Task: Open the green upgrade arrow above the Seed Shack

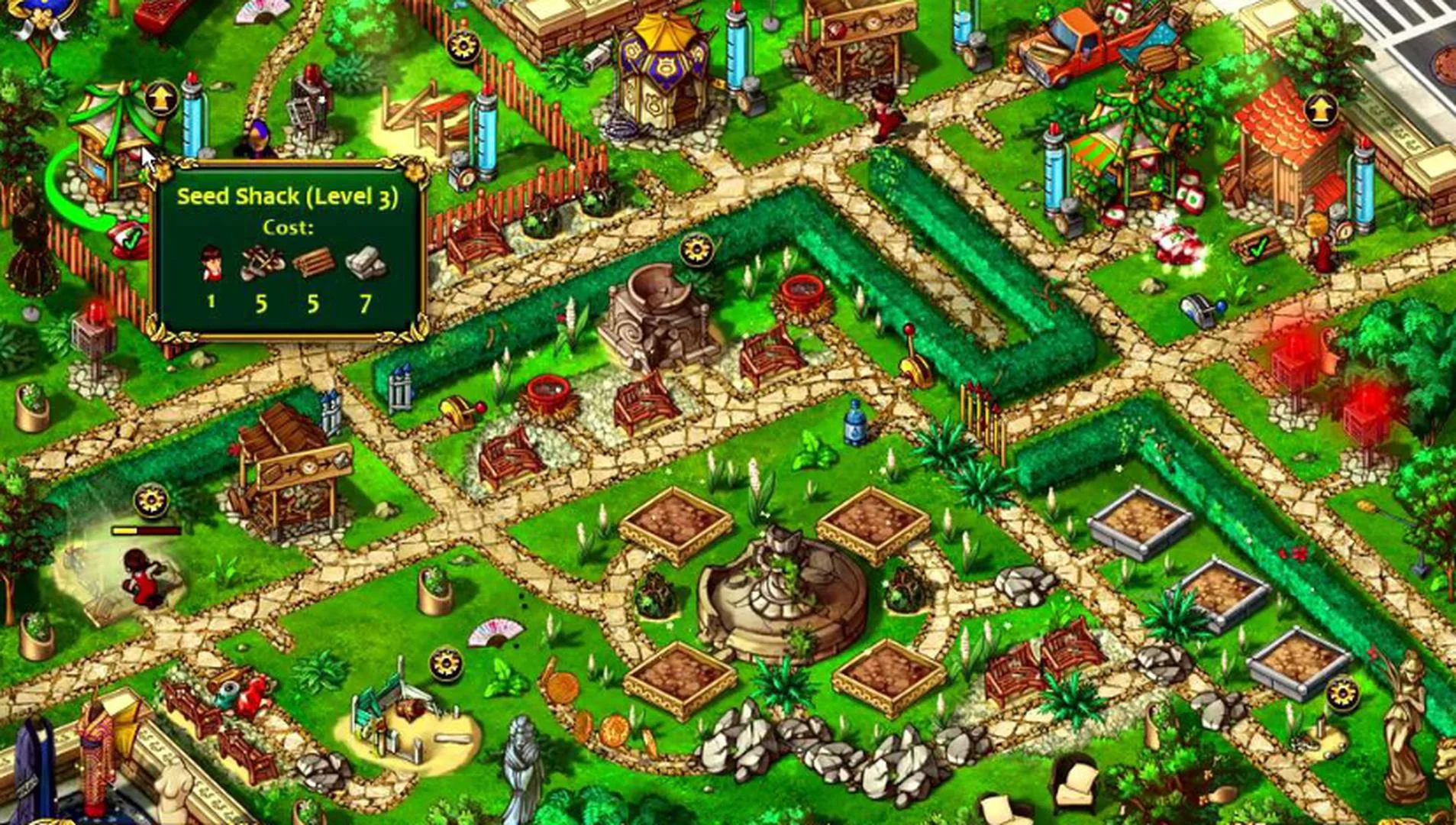Action: pos(162,98)
